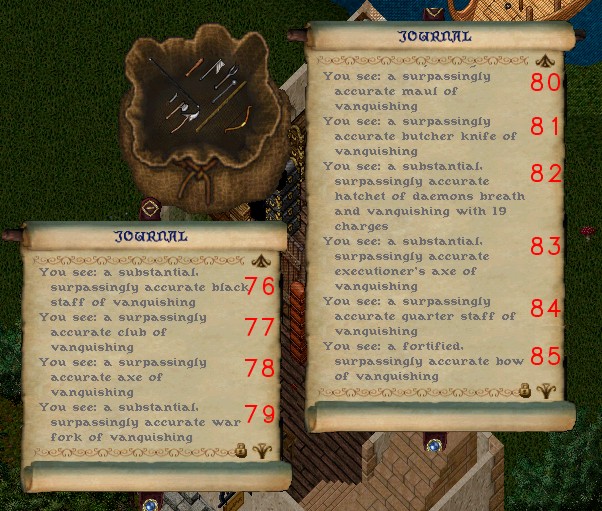Toggle the lock on the journal ending at entry 79
Screen dimensions: 602x511
(x=240, y=451)
